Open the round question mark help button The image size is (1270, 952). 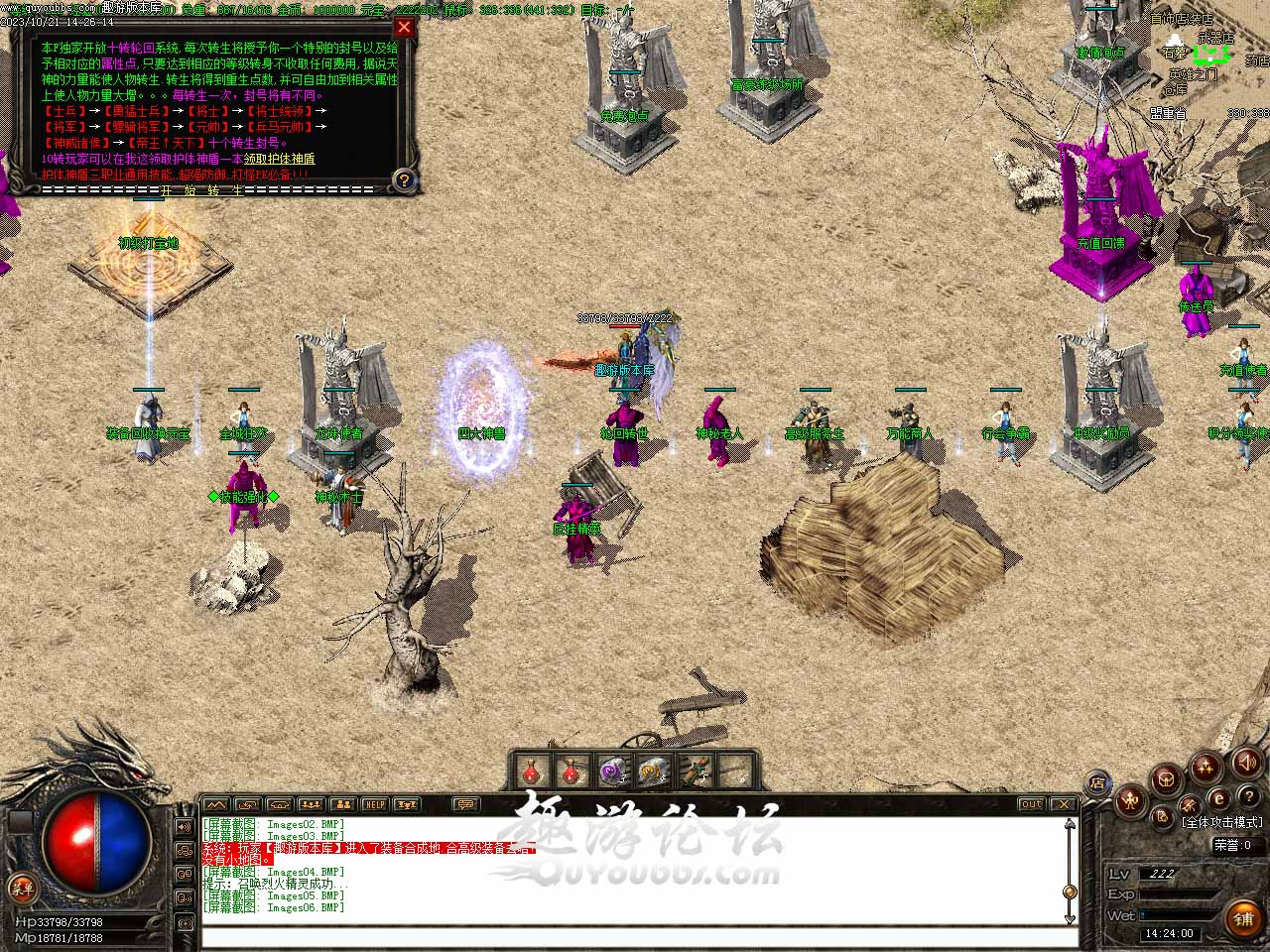pos(1248,798)
